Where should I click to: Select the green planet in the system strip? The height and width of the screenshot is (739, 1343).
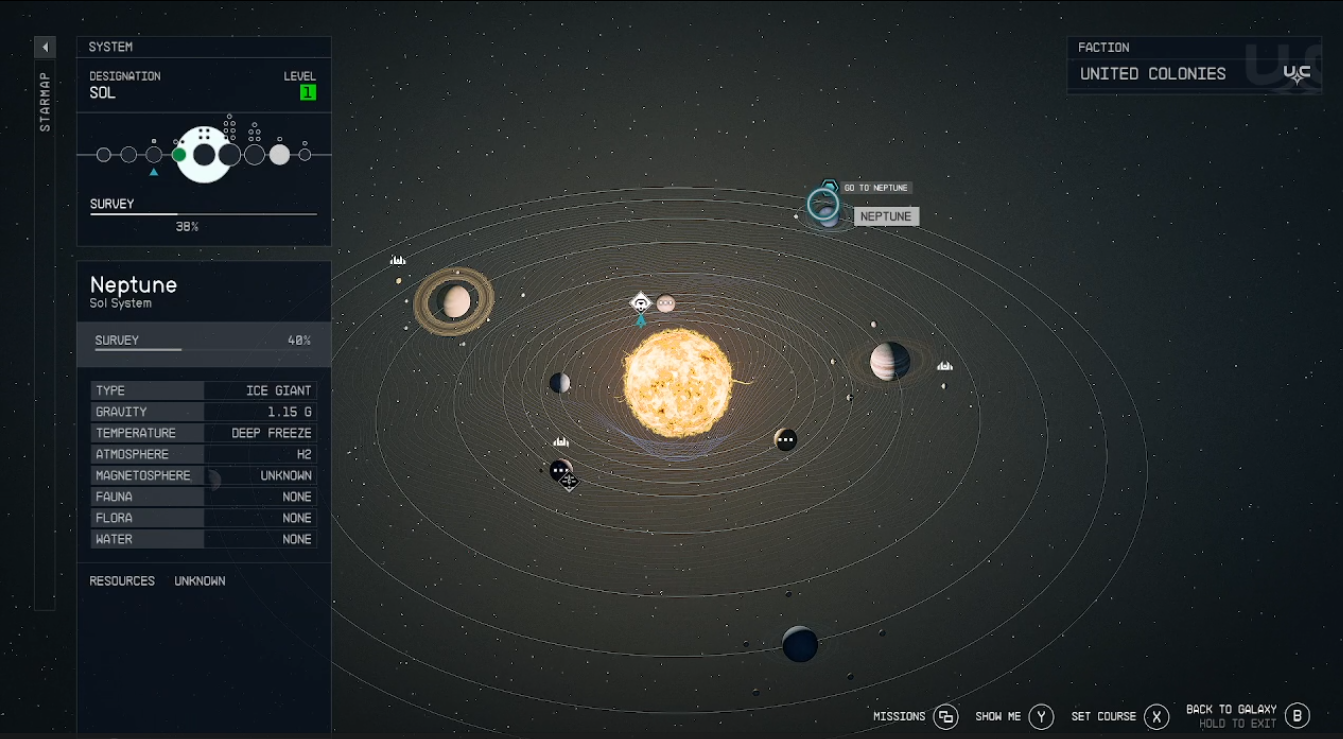[178, 154]
